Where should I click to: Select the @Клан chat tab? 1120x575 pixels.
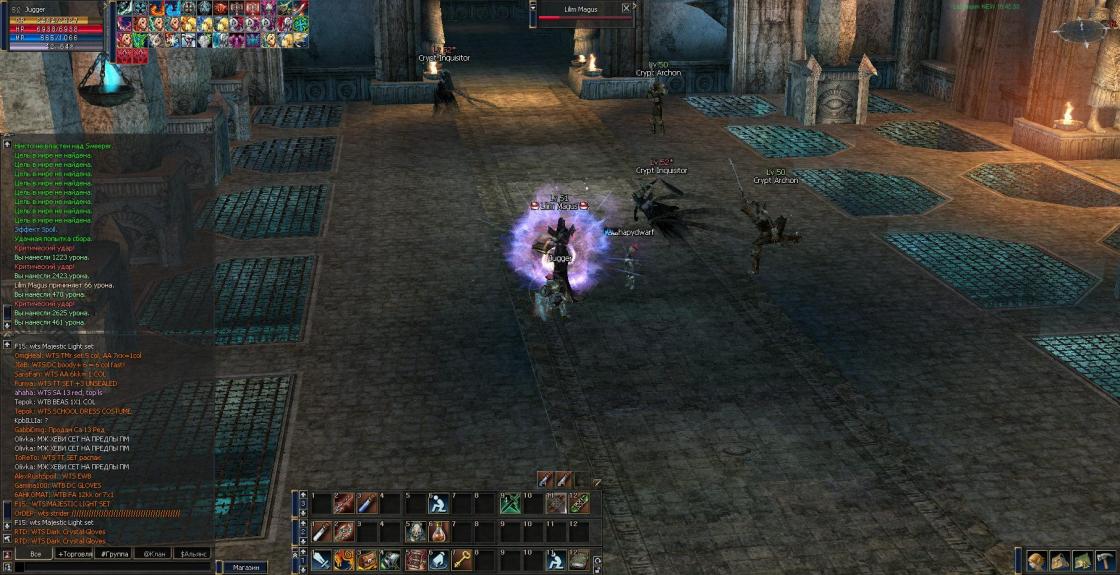[154, 553]
